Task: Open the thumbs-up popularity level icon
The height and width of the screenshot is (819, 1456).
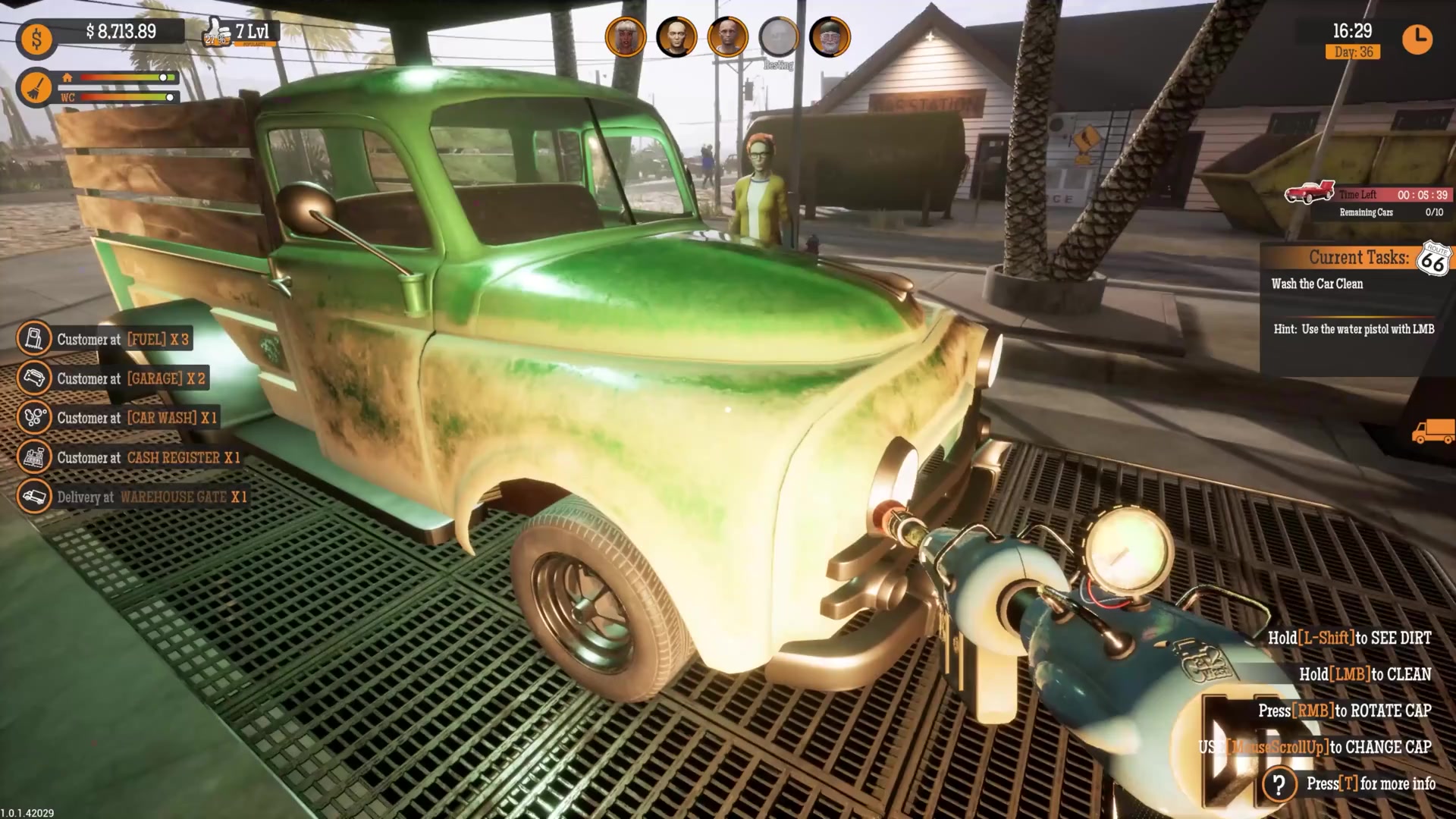Action: click(x=217, y=34)
